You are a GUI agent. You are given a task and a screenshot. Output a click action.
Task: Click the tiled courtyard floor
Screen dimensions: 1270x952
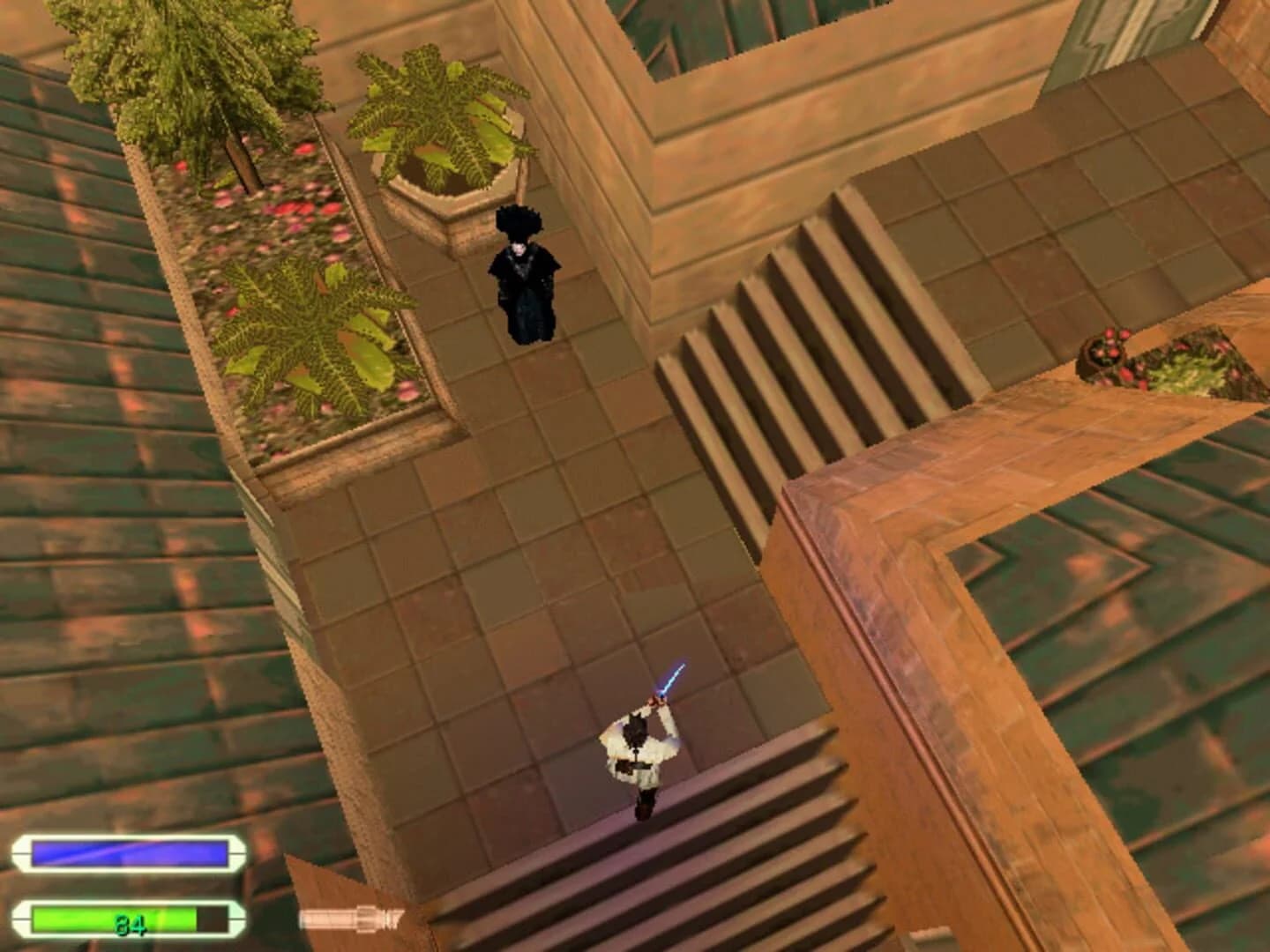click(x=529, y=529)
